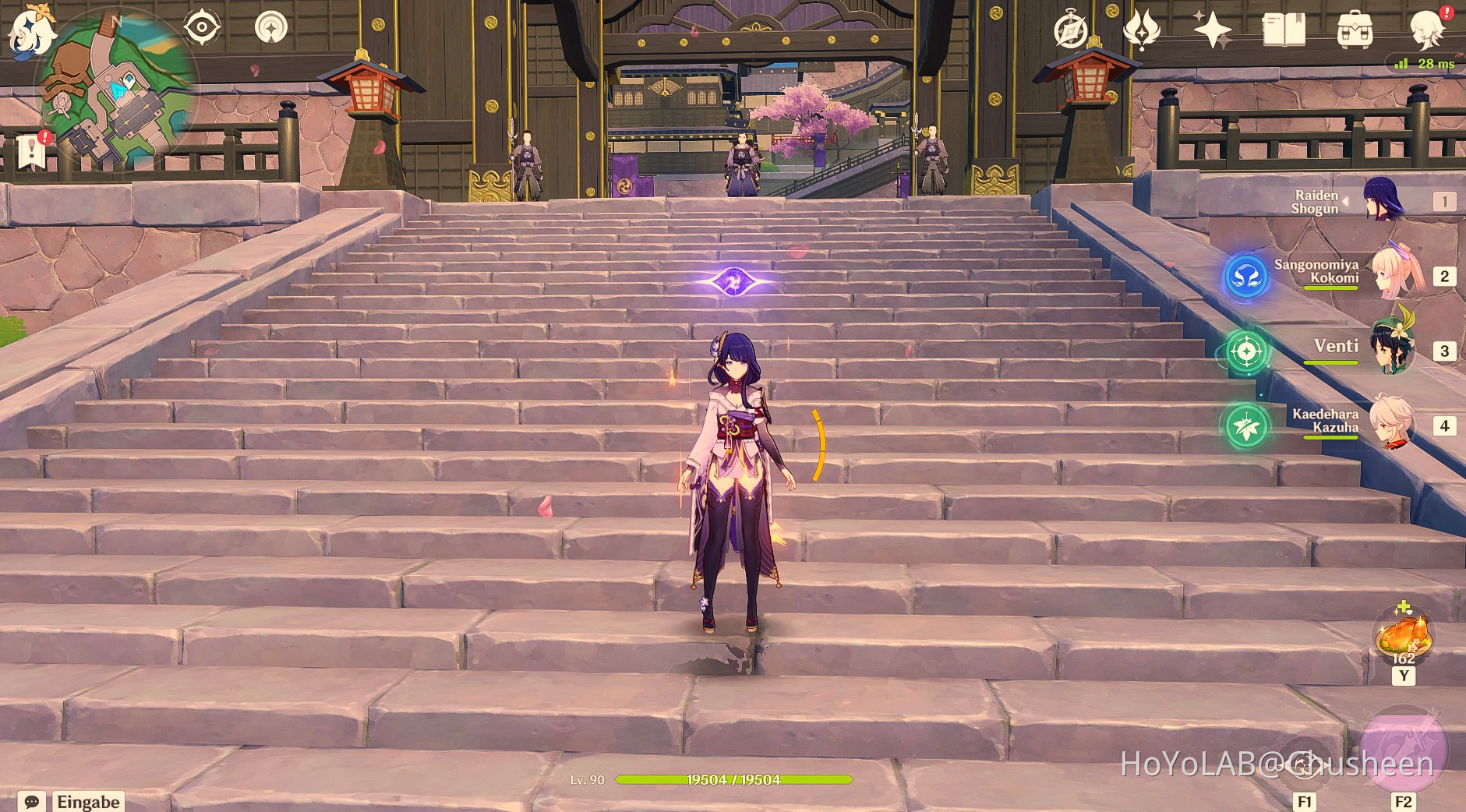
Task: Switch to Sangonomiya Kokomi
Action: click(x=1397, y=274)
